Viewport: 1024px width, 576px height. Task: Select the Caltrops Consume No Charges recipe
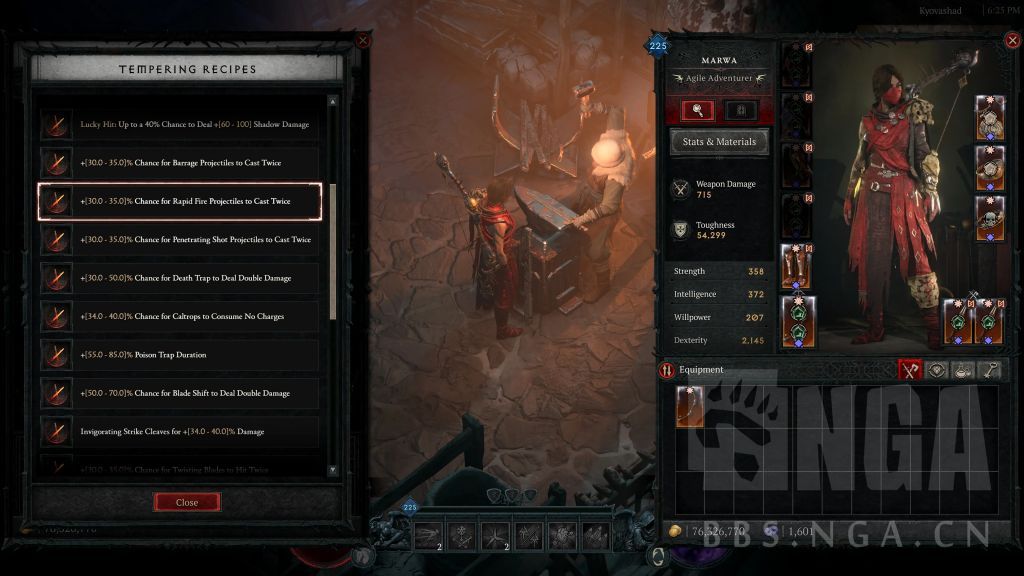(x=180, y=316)
